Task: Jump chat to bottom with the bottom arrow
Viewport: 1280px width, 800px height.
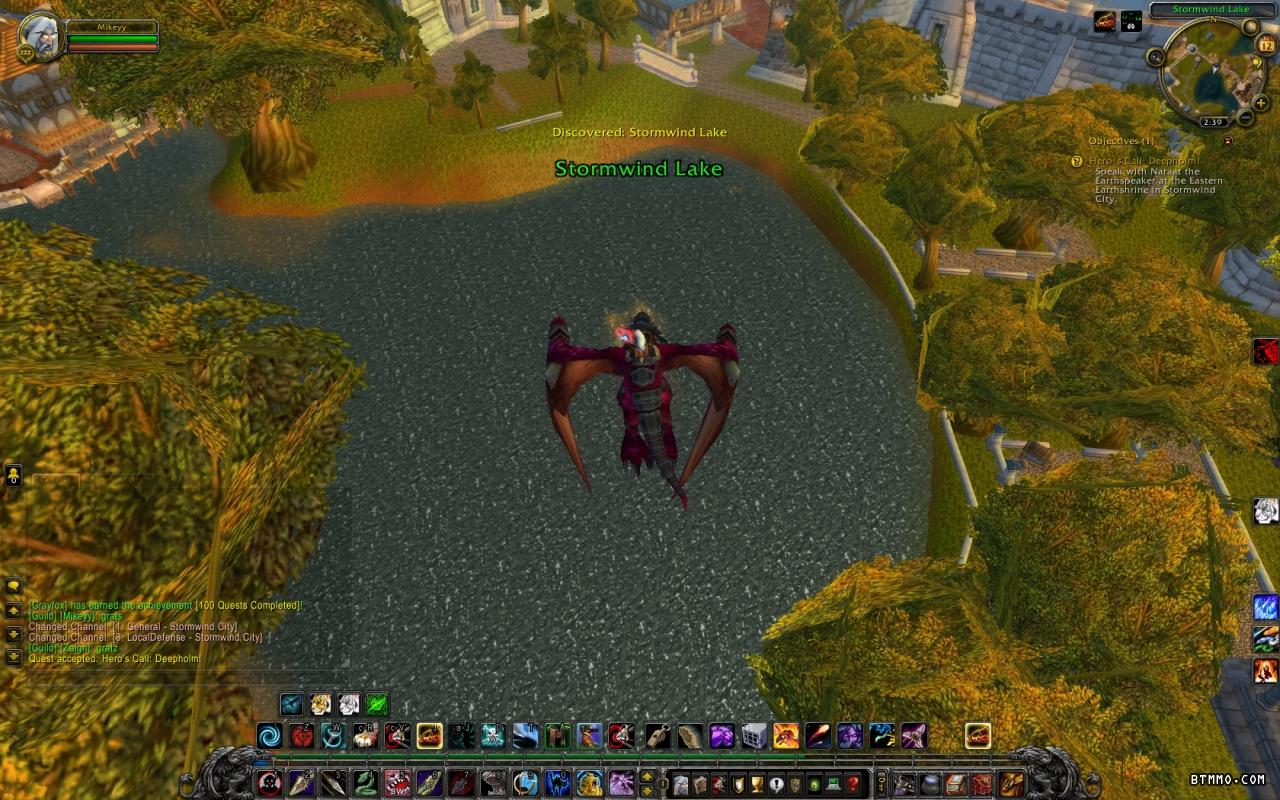Action: pyautogui.click(x=14, y=657)
